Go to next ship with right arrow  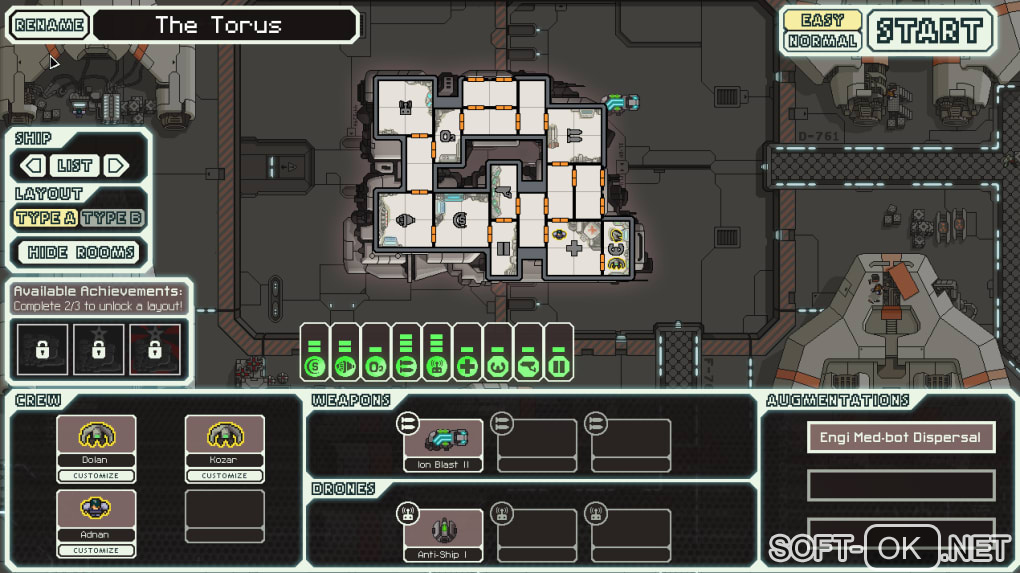click(x=117, y=166)
